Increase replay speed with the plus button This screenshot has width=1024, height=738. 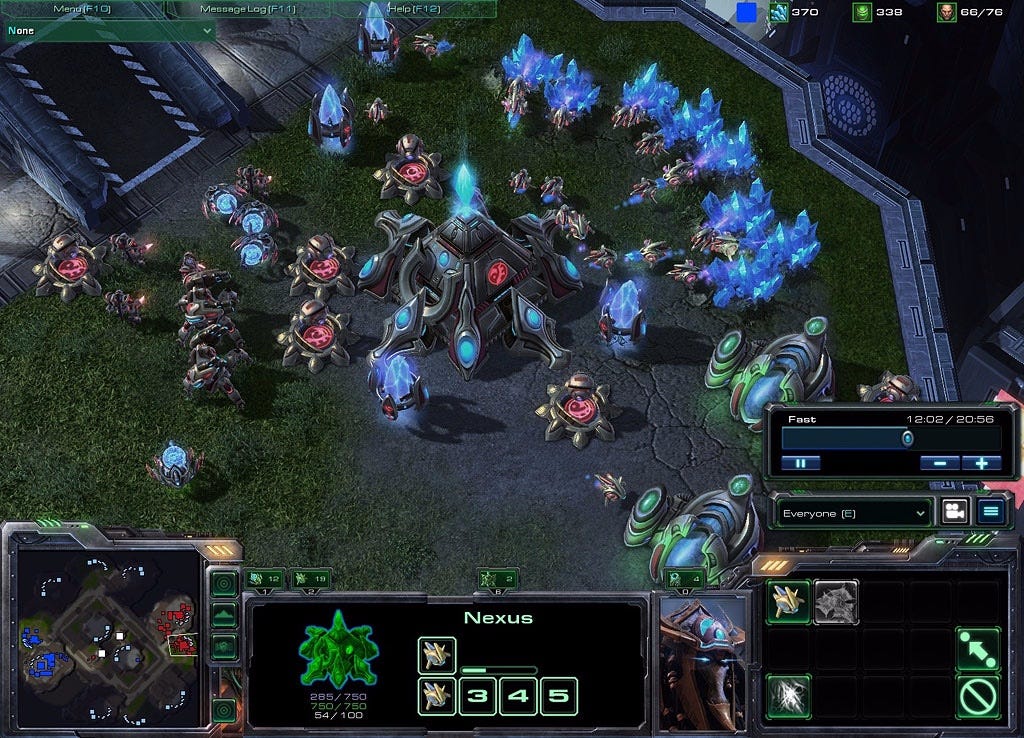pyautogui.click(x=981, y=463)
